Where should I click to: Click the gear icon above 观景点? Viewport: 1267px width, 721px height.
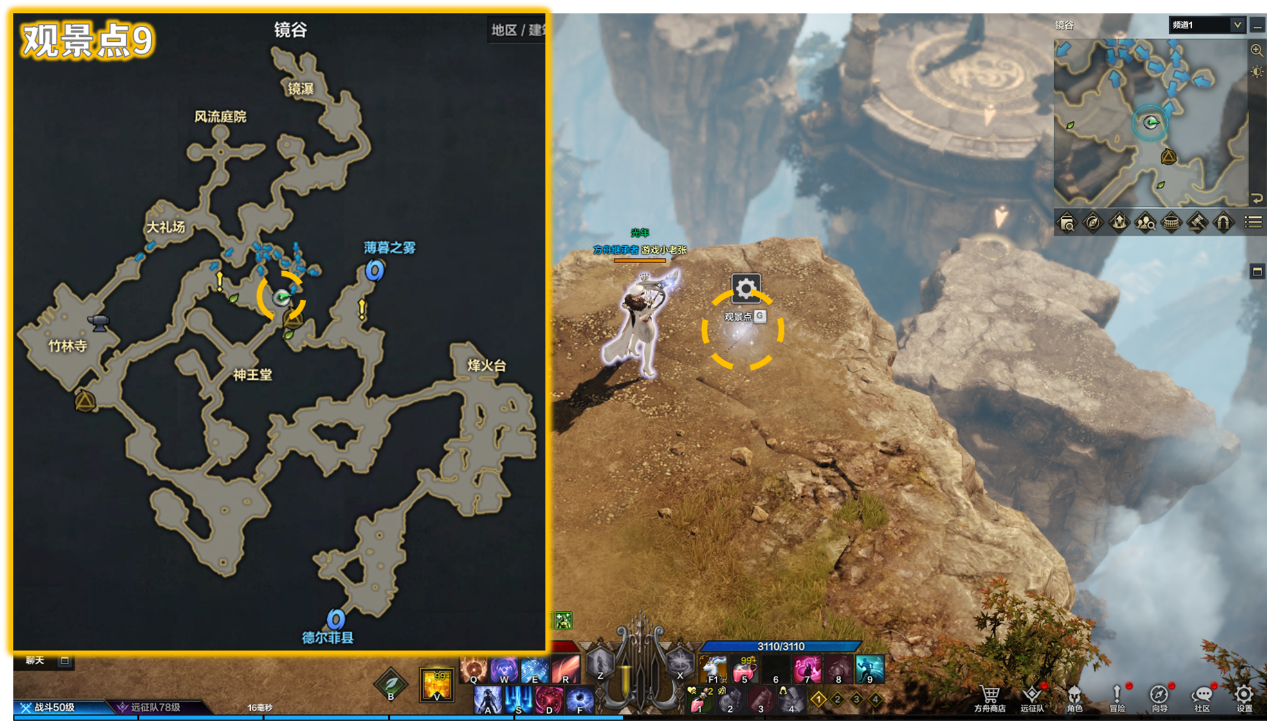coord(746,289)
